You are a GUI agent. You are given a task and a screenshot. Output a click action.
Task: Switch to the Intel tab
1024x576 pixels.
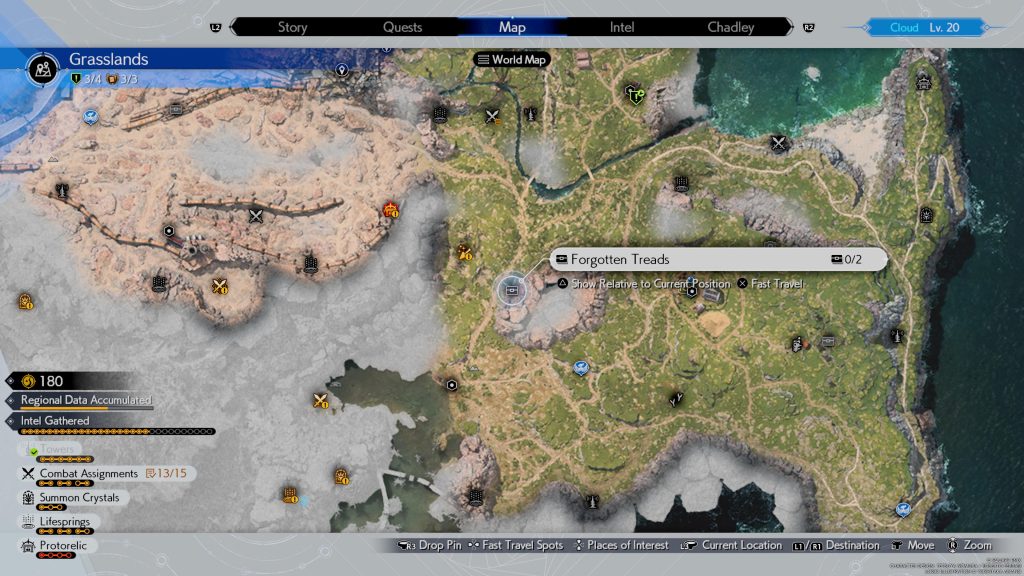pos(622,27)
